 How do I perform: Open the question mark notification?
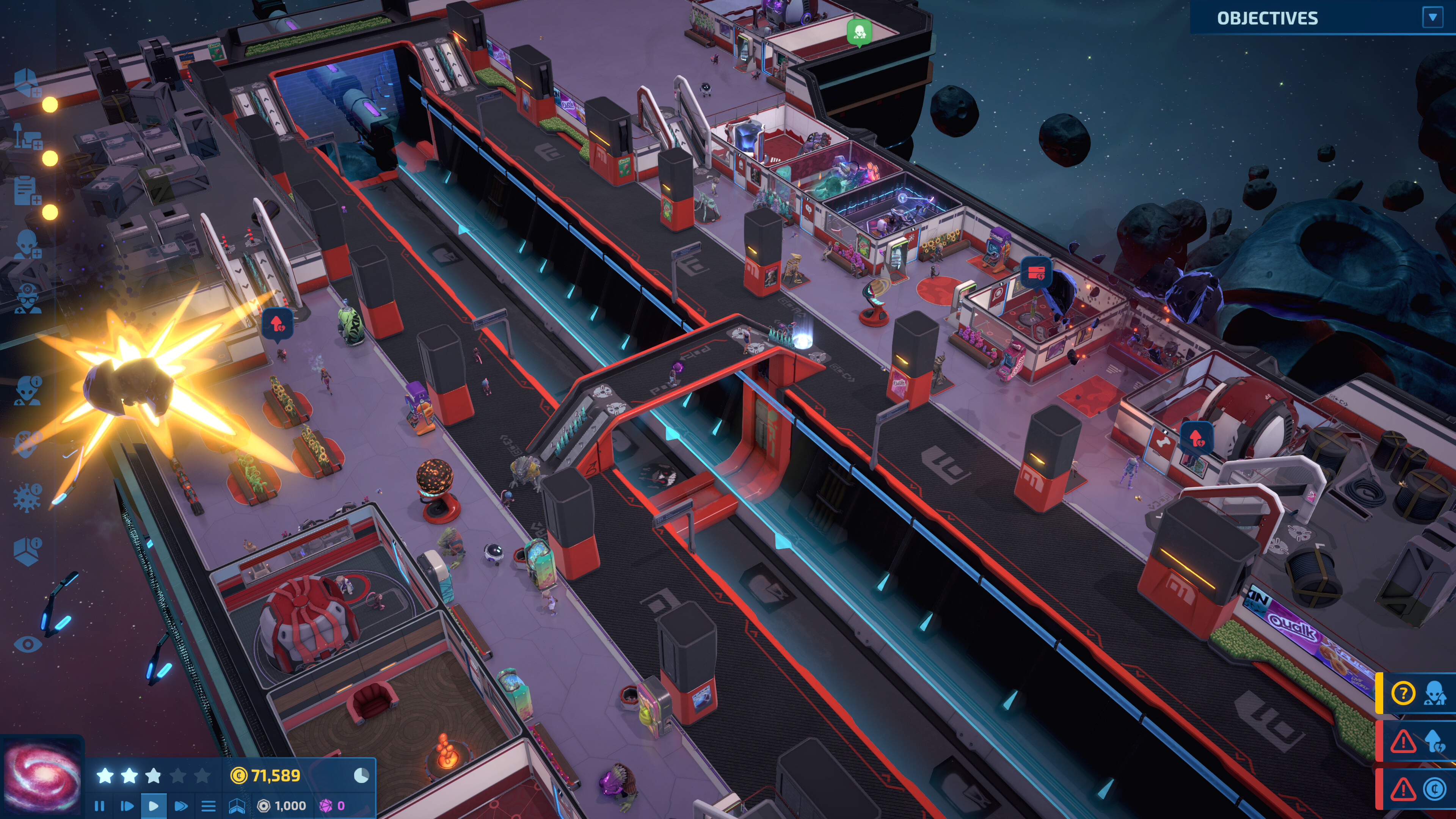pos(1403,693)
